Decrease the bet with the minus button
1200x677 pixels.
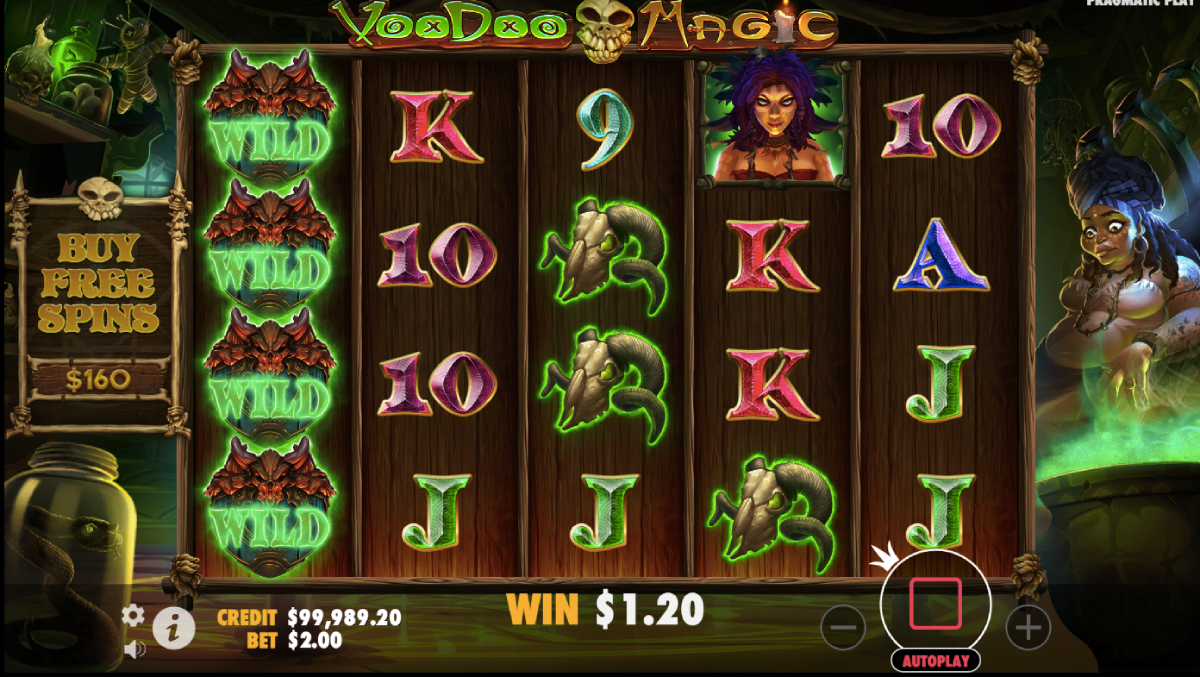tap(843, 627)
